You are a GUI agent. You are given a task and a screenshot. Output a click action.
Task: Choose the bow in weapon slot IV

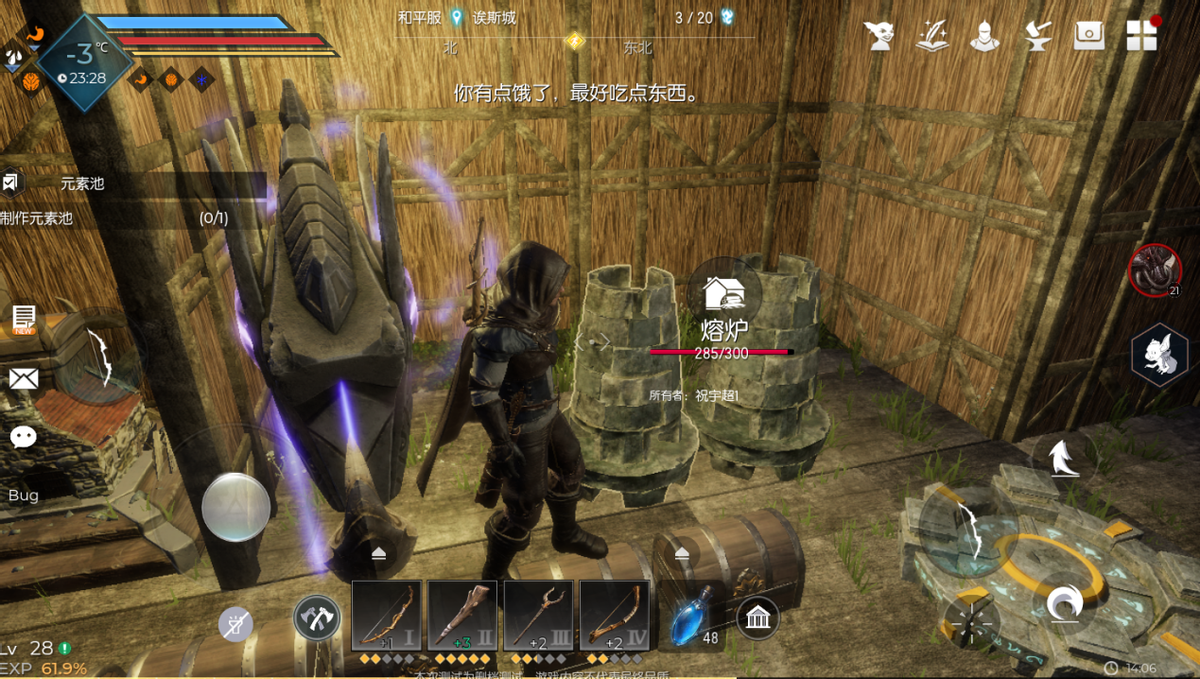coord(614,615)
